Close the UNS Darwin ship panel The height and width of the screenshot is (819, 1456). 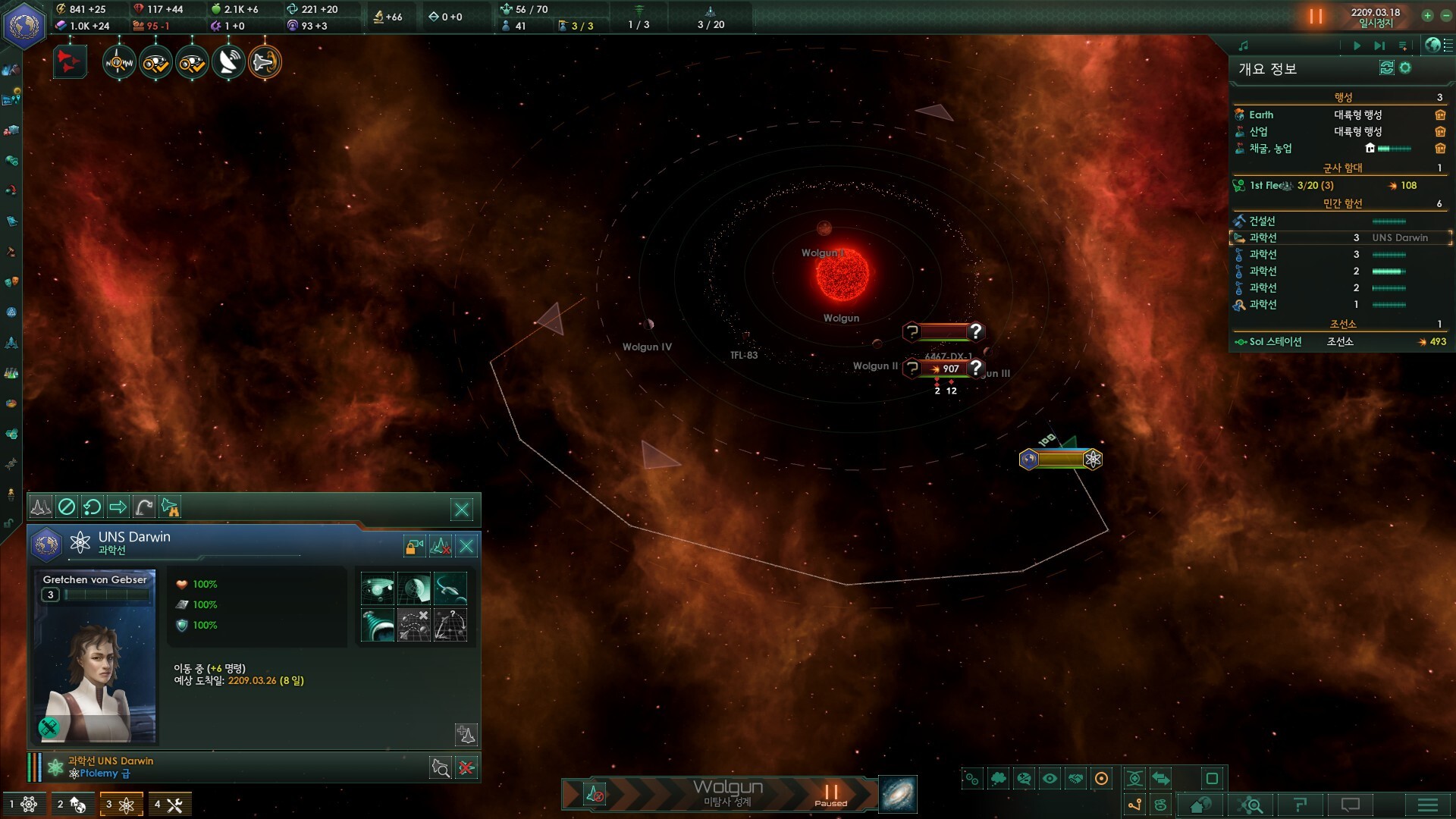coord(466,546)
